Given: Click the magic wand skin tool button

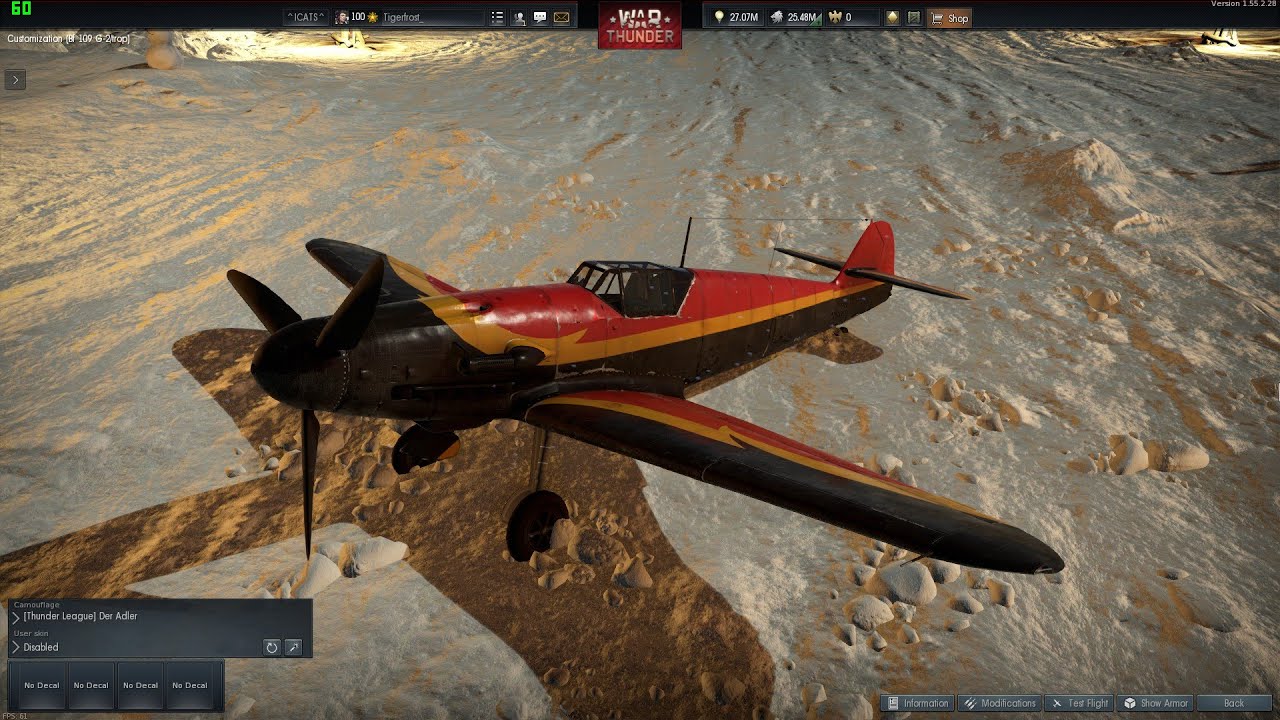Looking at the screenshot, I should [x=293, y=647].
